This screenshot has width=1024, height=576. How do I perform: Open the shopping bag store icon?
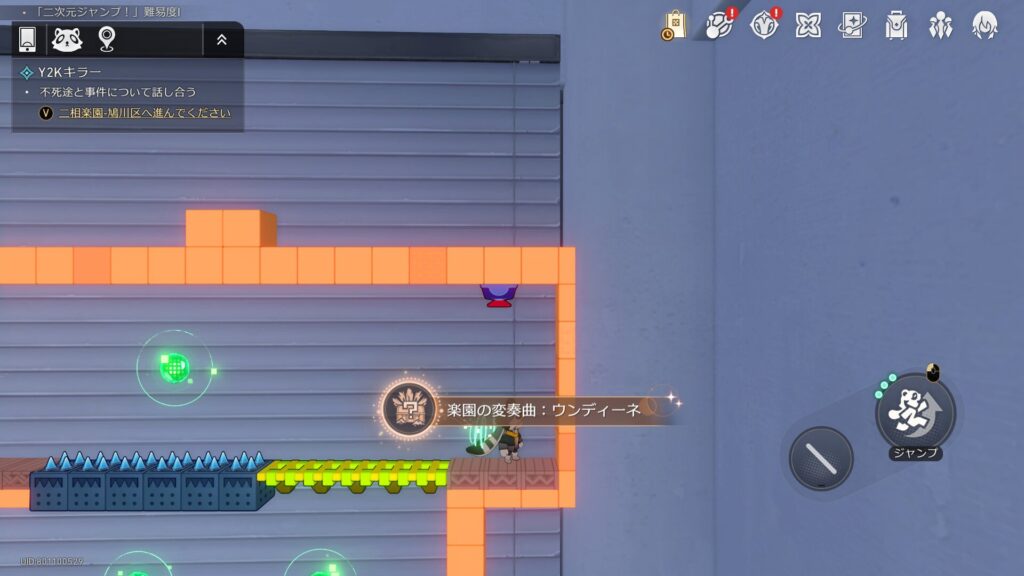[674, 25]
